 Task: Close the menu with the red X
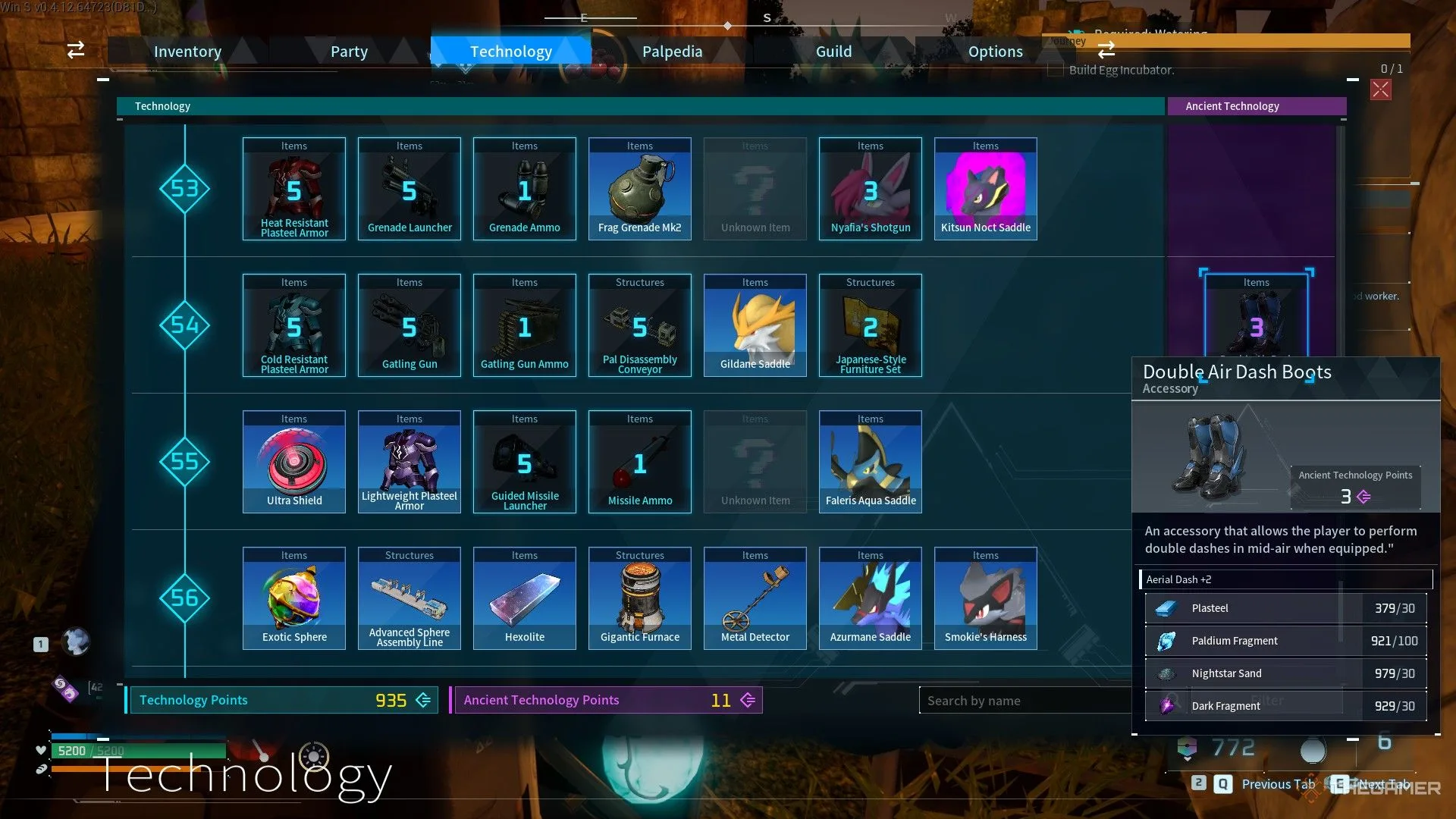pyautogui.click(x=1380, y=90)
